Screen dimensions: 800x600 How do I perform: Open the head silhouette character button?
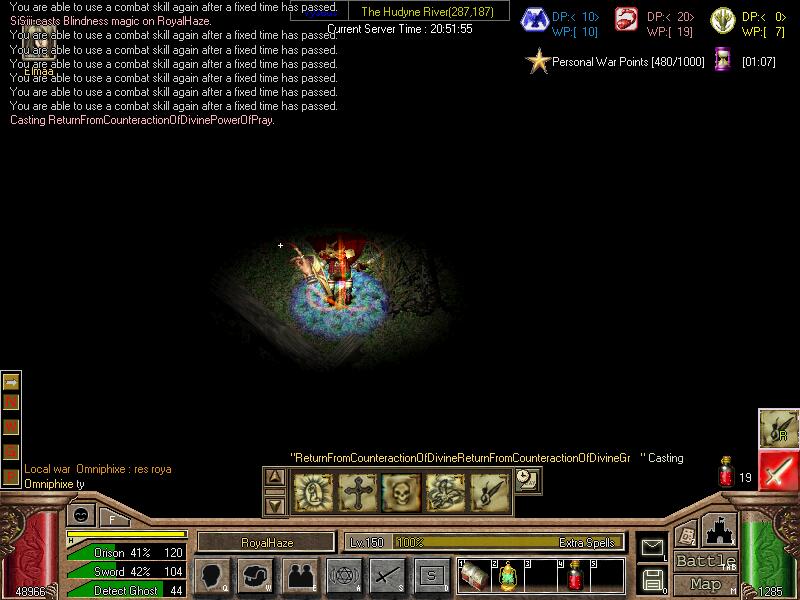pos(213,575)
